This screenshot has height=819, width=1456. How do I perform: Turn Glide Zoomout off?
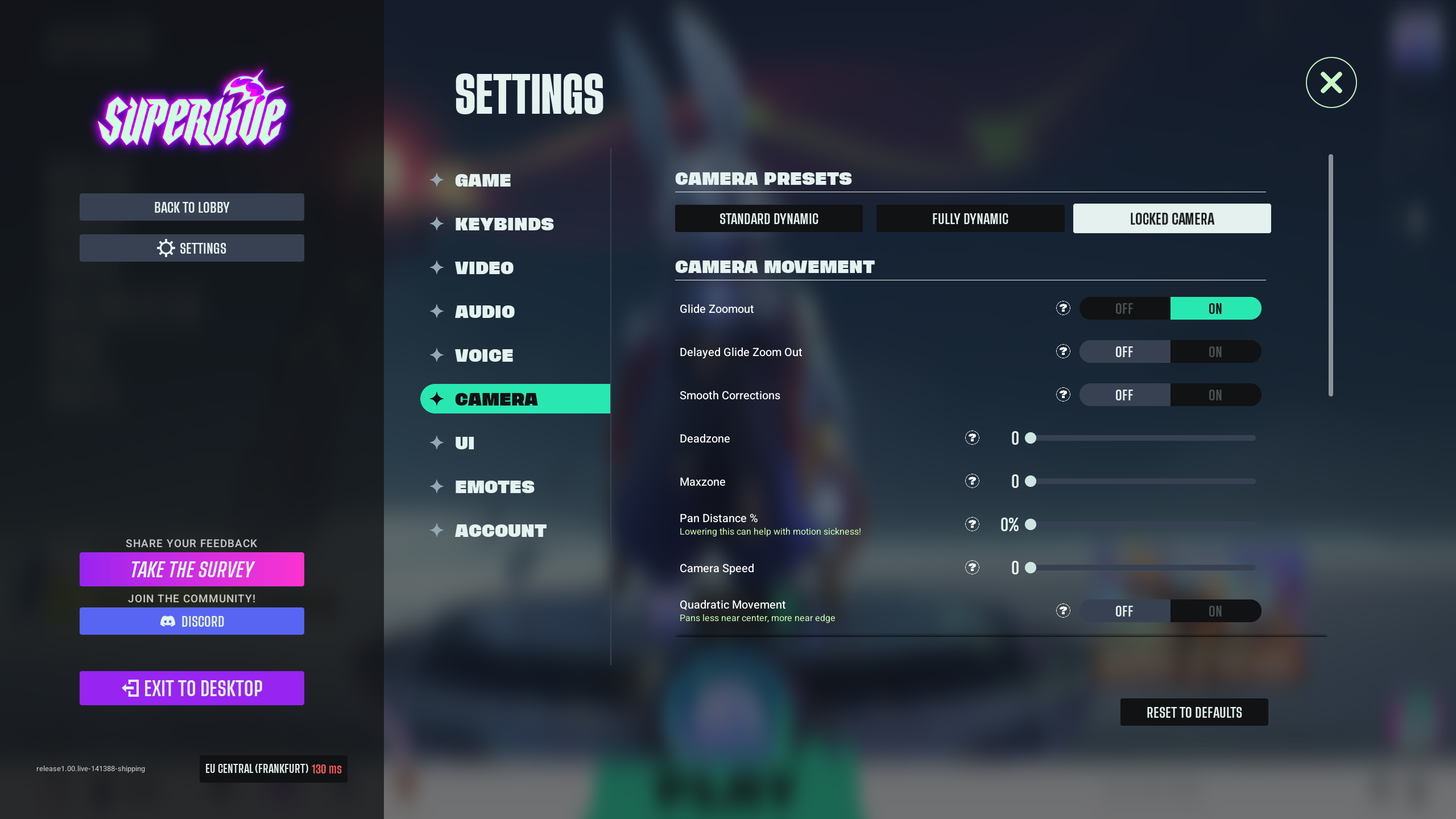(1124, 309)
